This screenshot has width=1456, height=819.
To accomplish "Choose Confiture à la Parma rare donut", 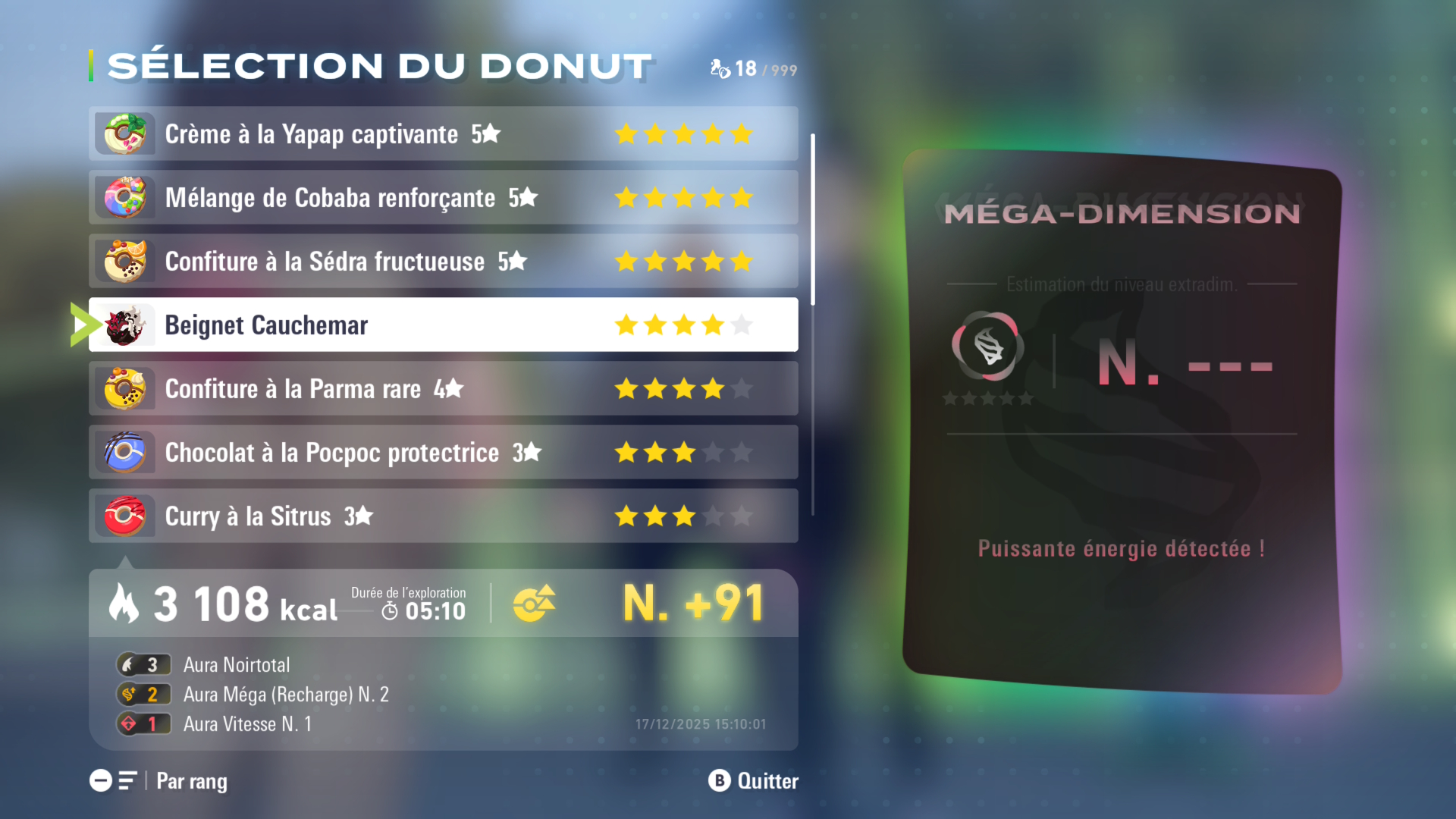I will click(443, 389).
